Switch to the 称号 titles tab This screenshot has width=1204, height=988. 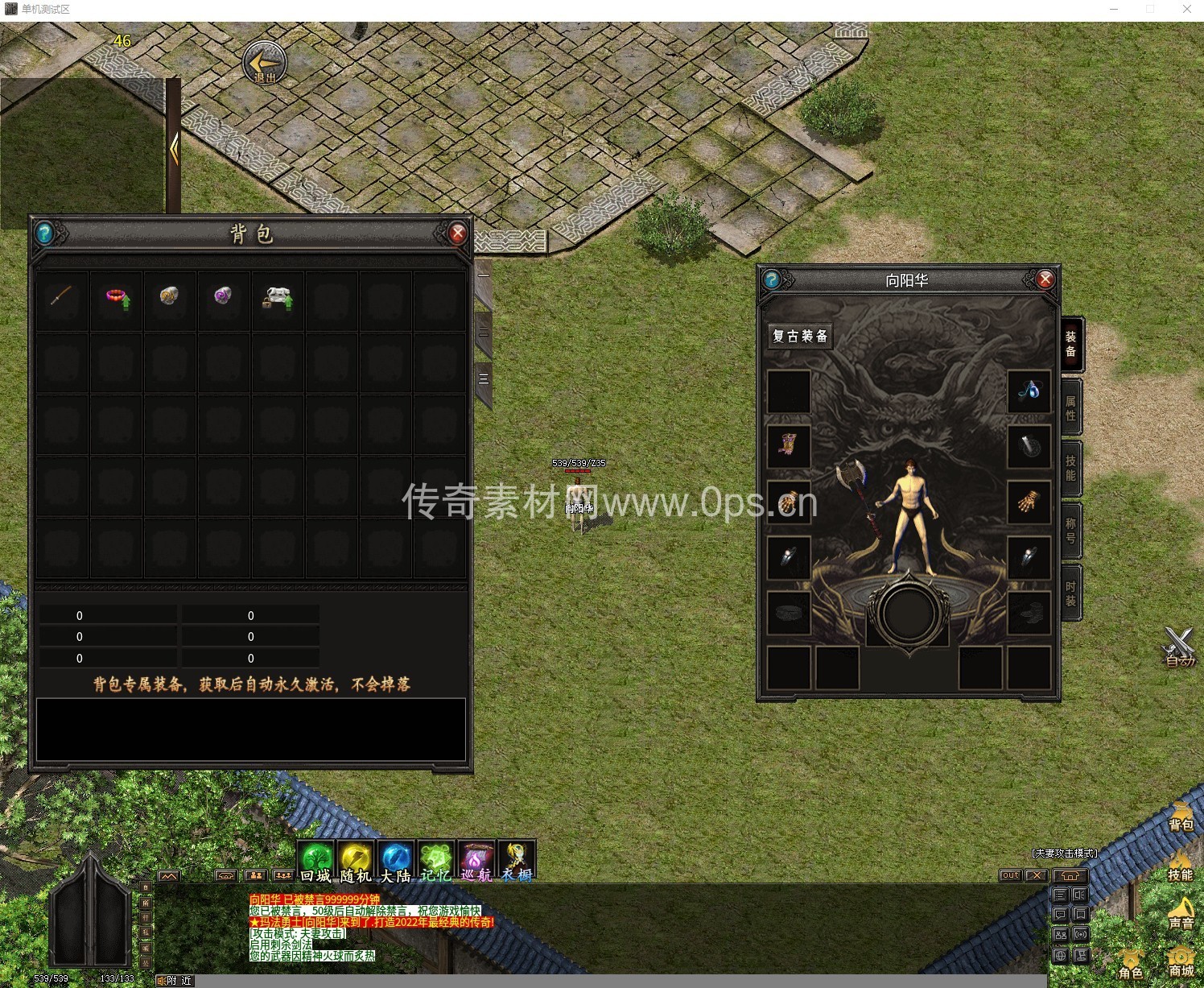coord(1070,530)
